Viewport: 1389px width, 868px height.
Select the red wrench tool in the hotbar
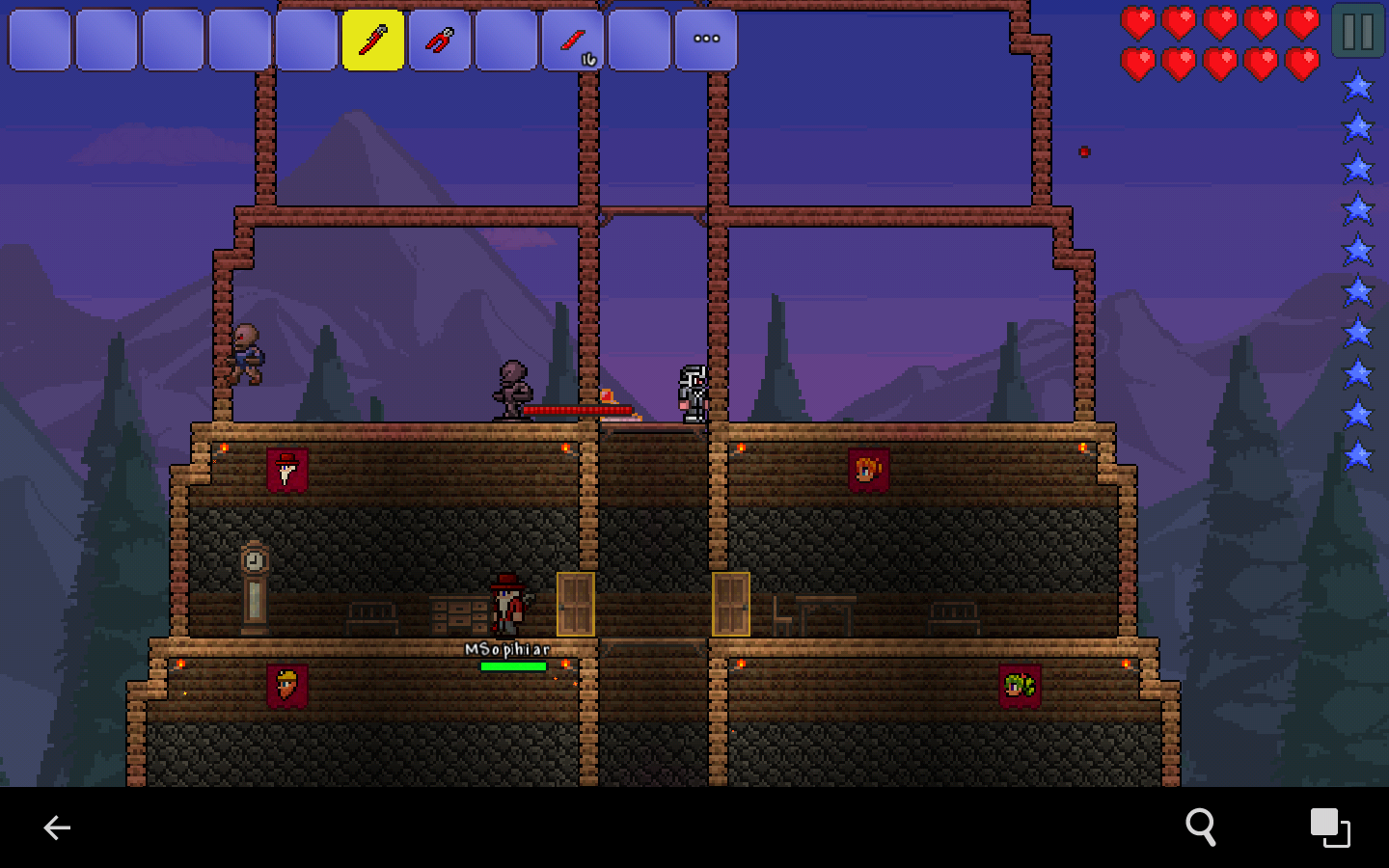click(440, 40)
